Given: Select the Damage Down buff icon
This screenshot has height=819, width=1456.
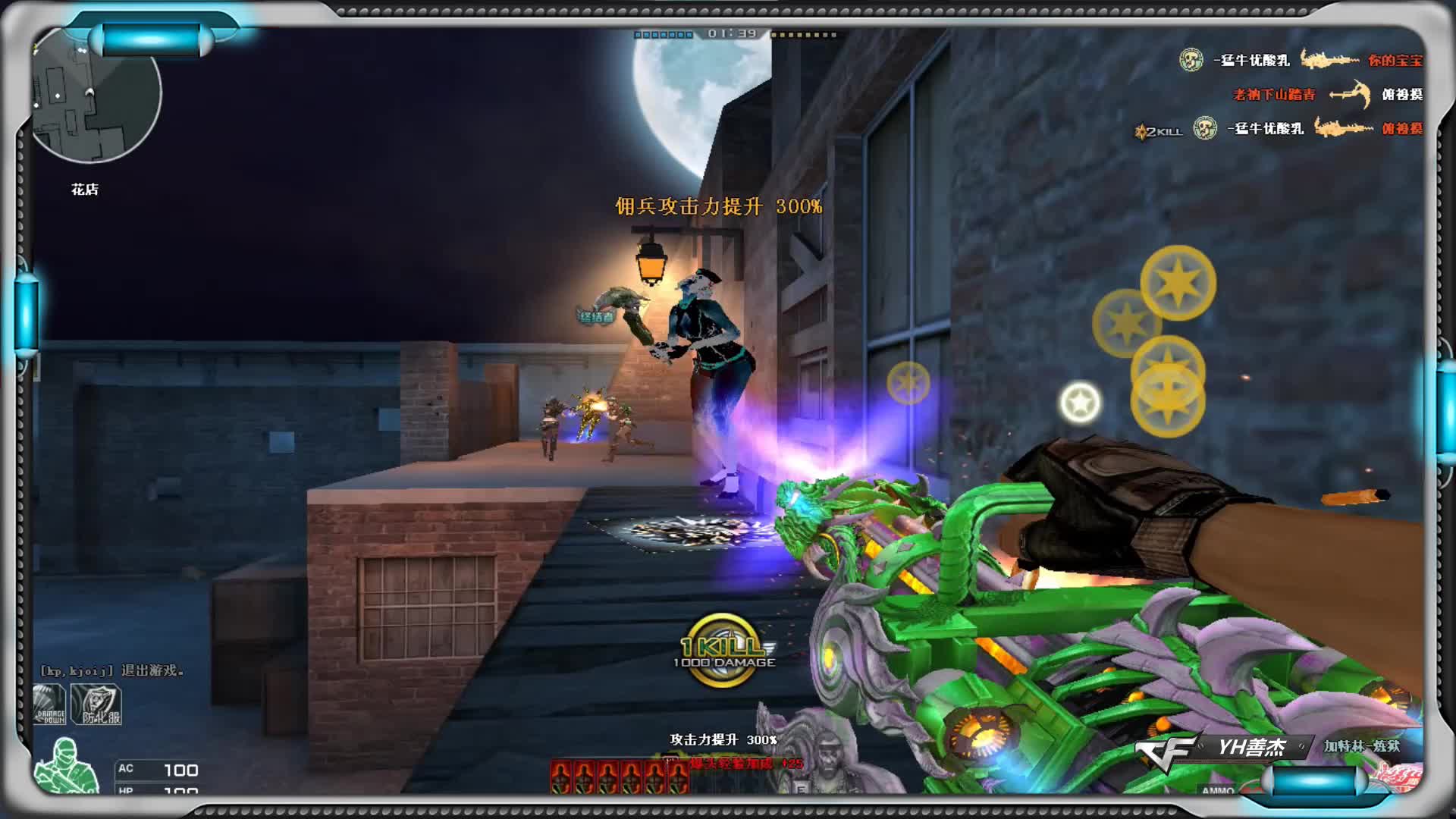Looking at the screenshot, I should tap(50, 705).
